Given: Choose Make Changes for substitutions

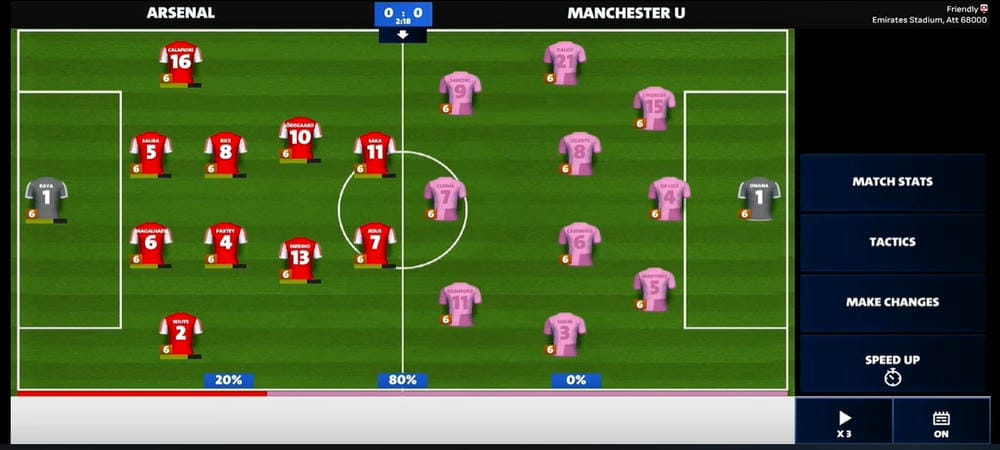Looking at the screenshot, I should coord(892,302).
